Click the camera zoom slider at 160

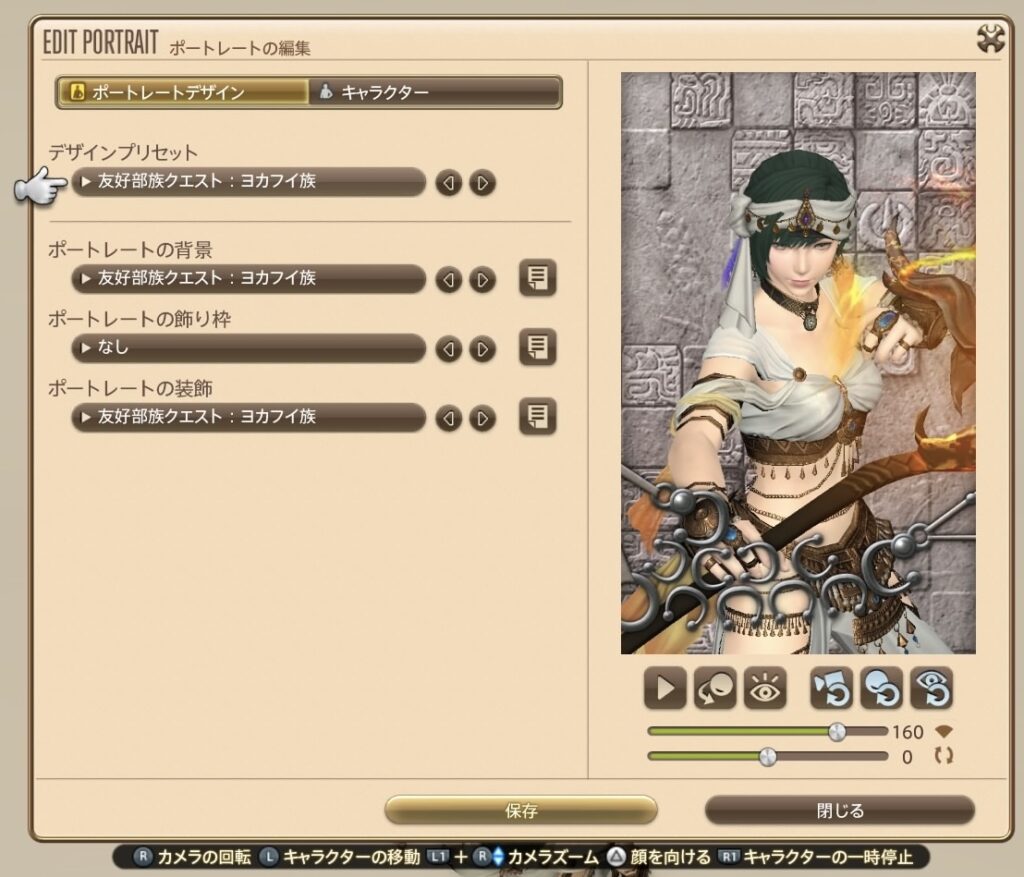(837, 732)
